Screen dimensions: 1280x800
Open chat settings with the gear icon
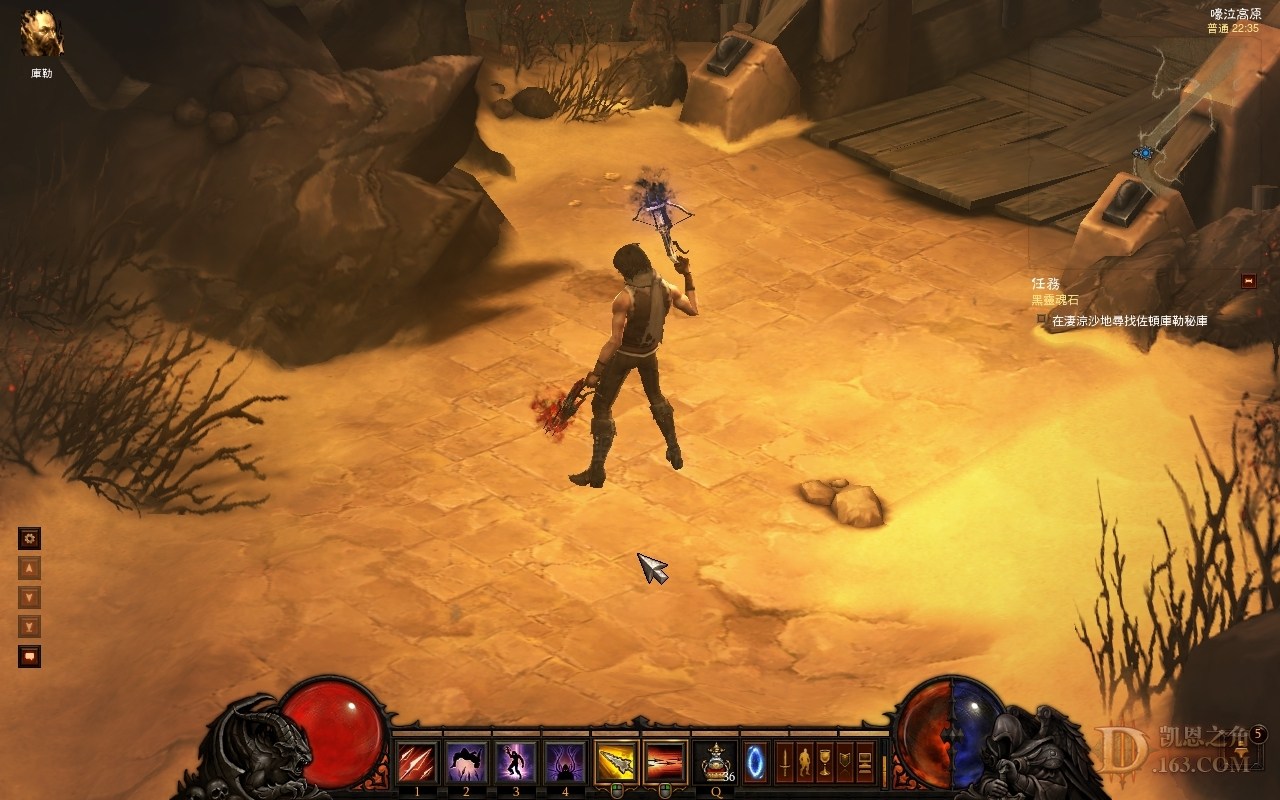click(x=30, y=539)
